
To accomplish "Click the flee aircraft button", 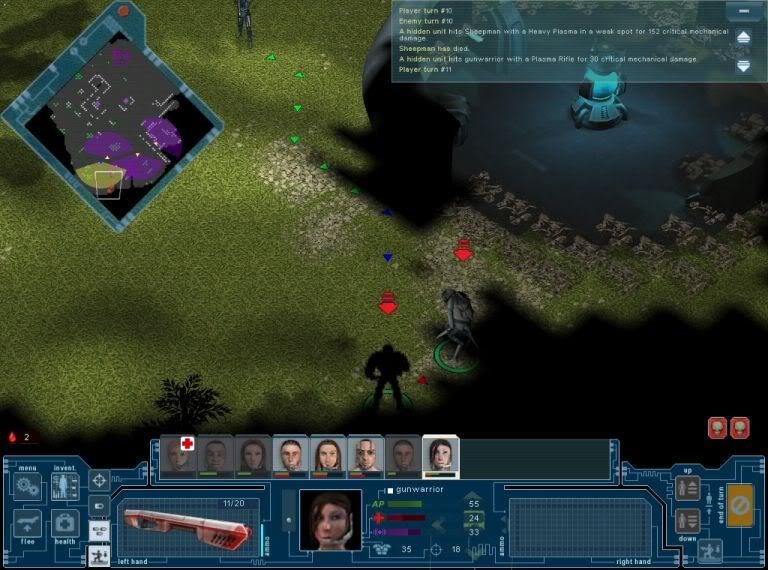I will coord(27,525).
